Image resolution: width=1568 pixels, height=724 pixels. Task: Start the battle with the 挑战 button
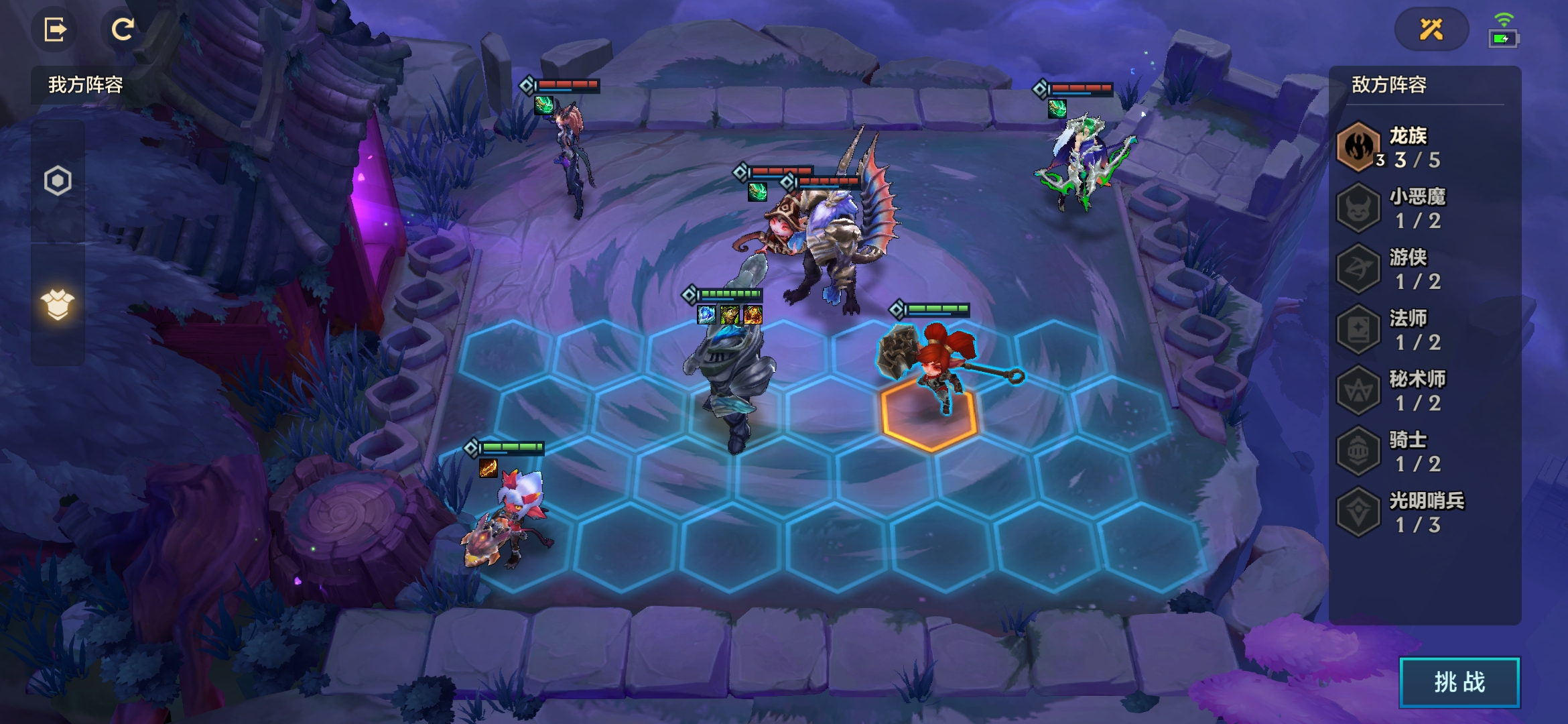pos(1459,682)
